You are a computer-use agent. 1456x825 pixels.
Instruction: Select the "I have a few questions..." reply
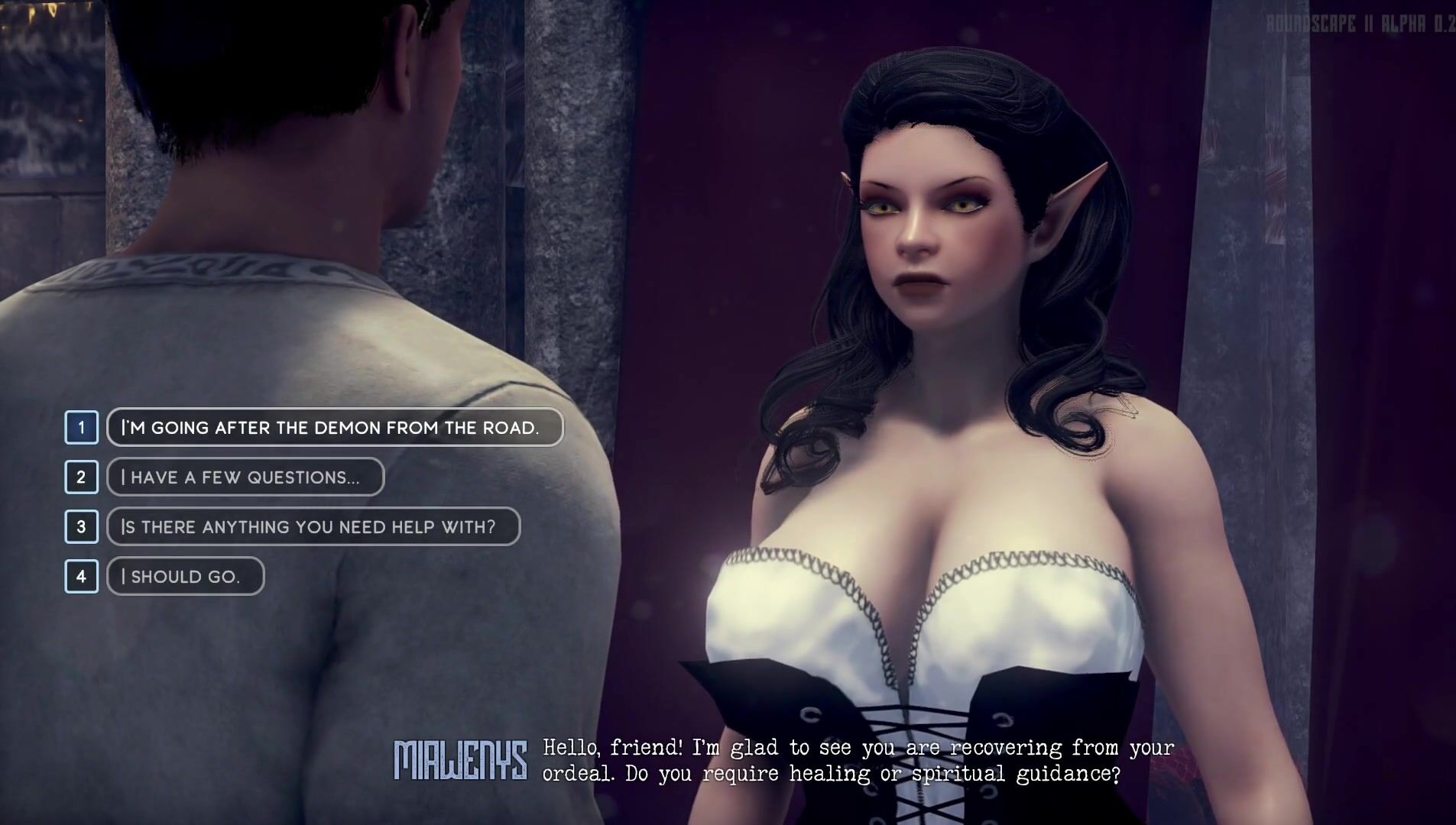[245, 477]
